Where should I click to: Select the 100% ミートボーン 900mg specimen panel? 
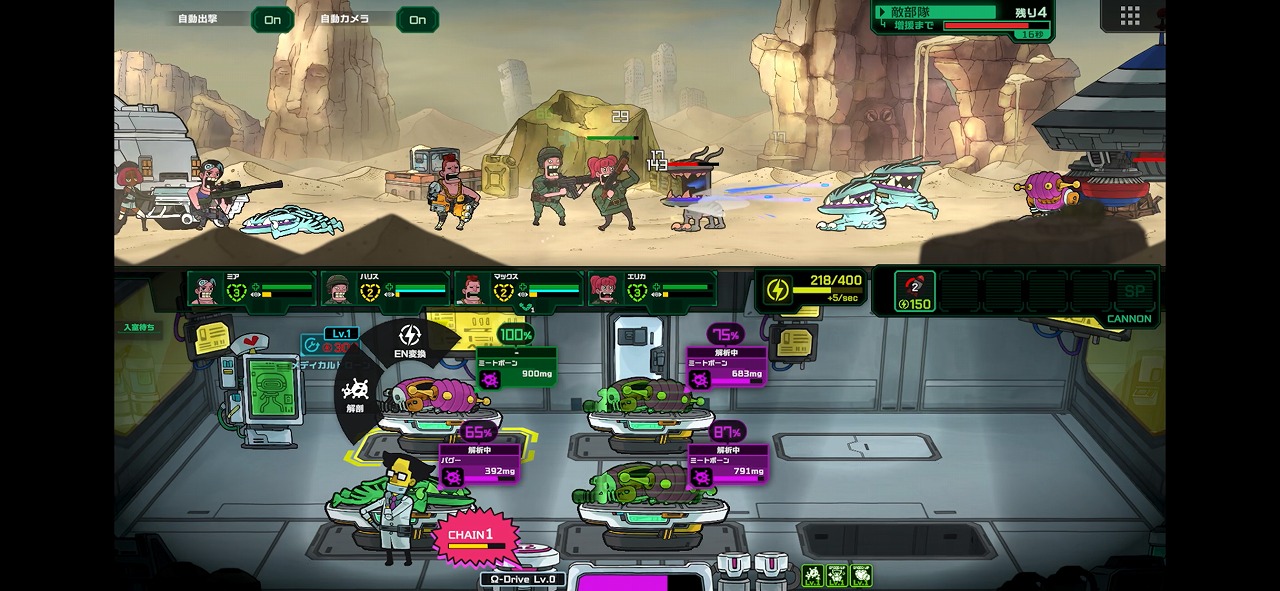(515, 367)
